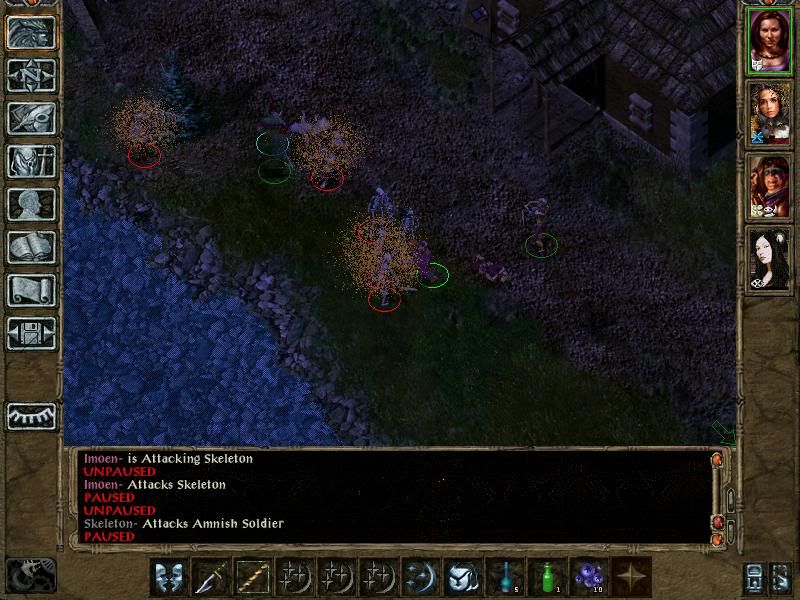Use the purple berries quick item
The image size is (800, 600).
tap(589, 577)
